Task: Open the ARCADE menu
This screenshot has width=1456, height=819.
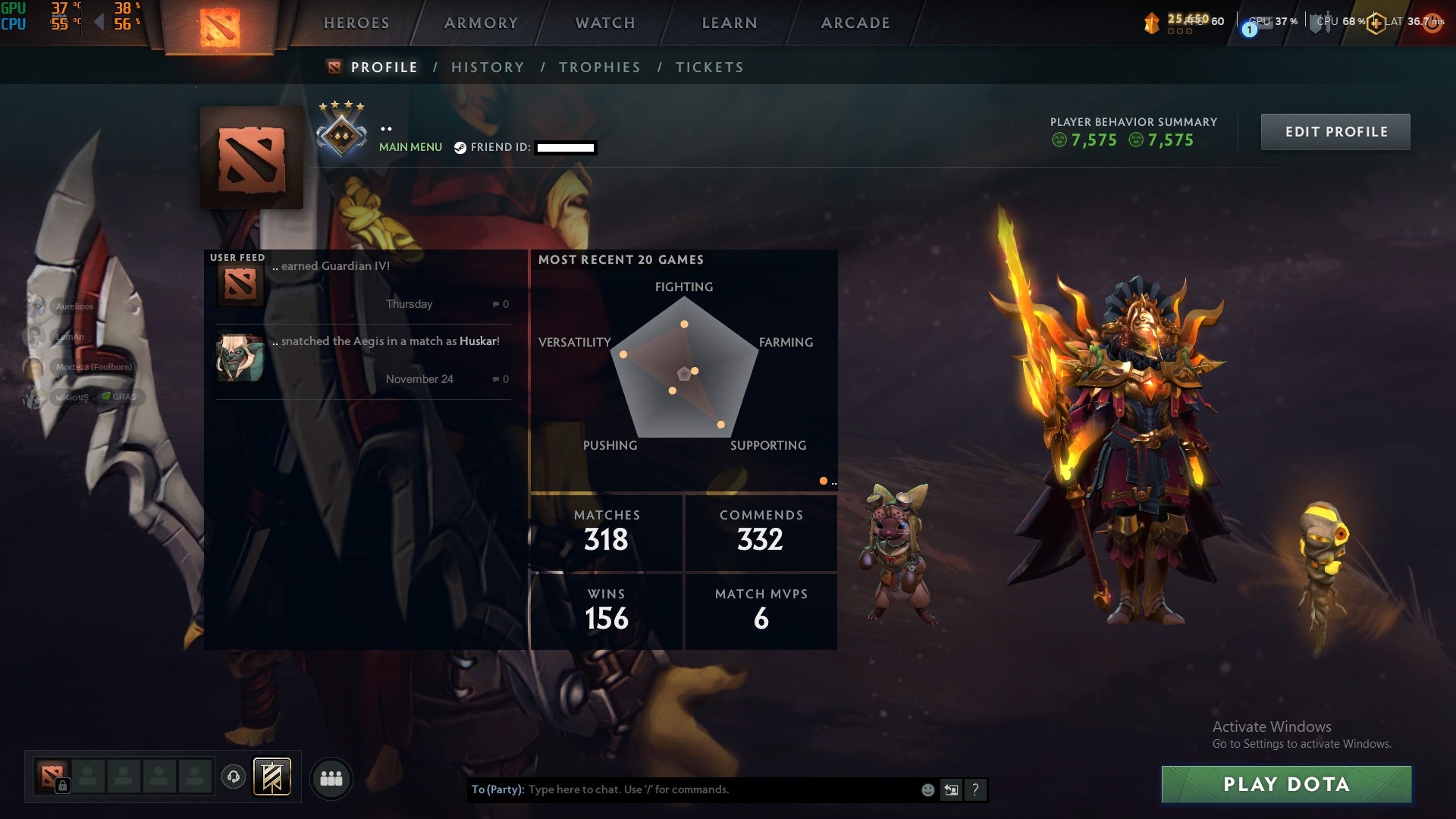Action: [x=855, y=23]
